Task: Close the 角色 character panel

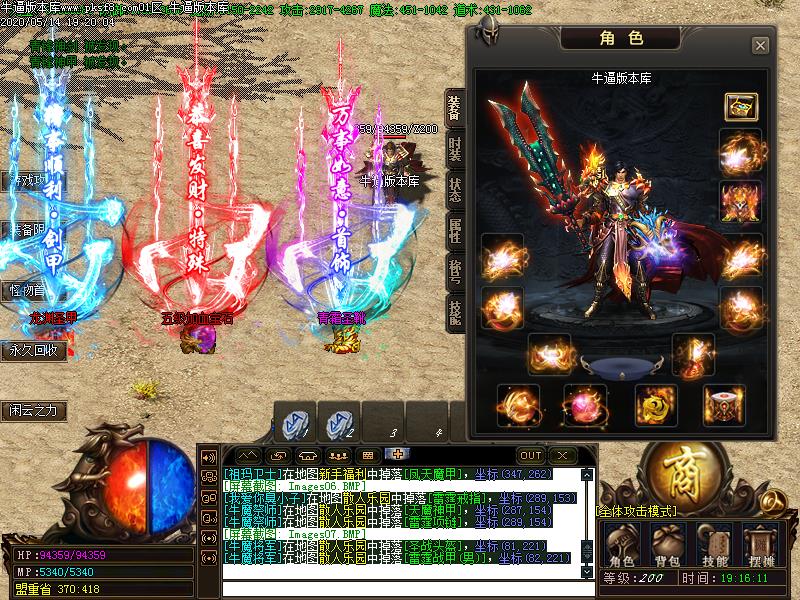Action: [x=760, y=45]
